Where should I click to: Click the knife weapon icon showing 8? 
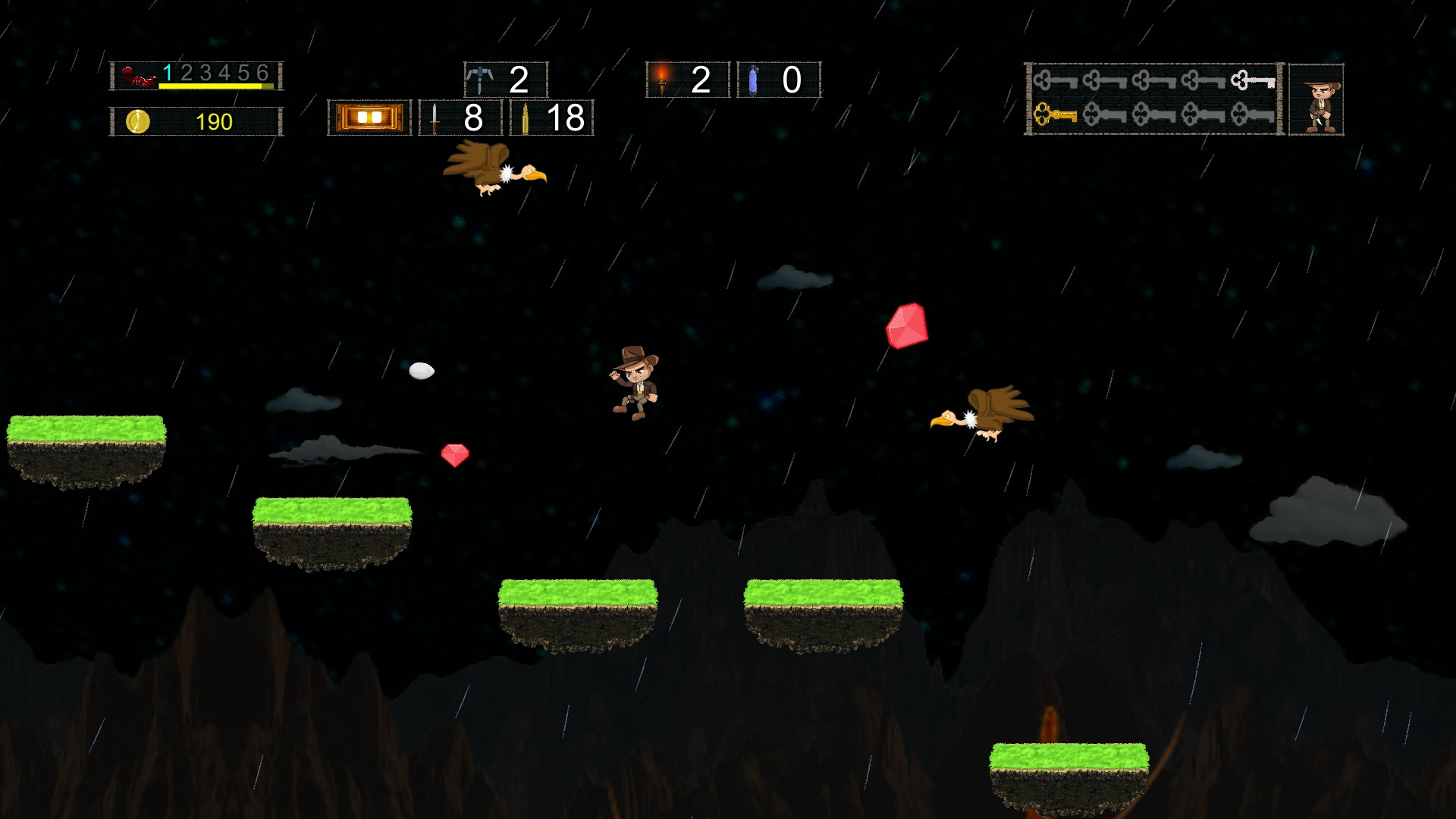click(433, 118)
